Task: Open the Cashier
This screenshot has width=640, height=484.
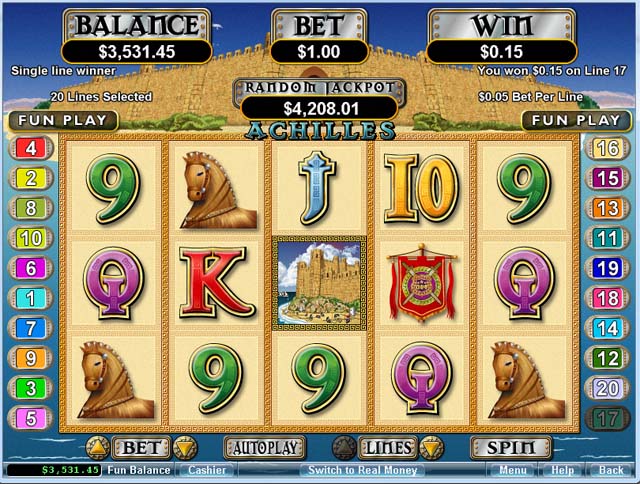Action: [206, 470]
